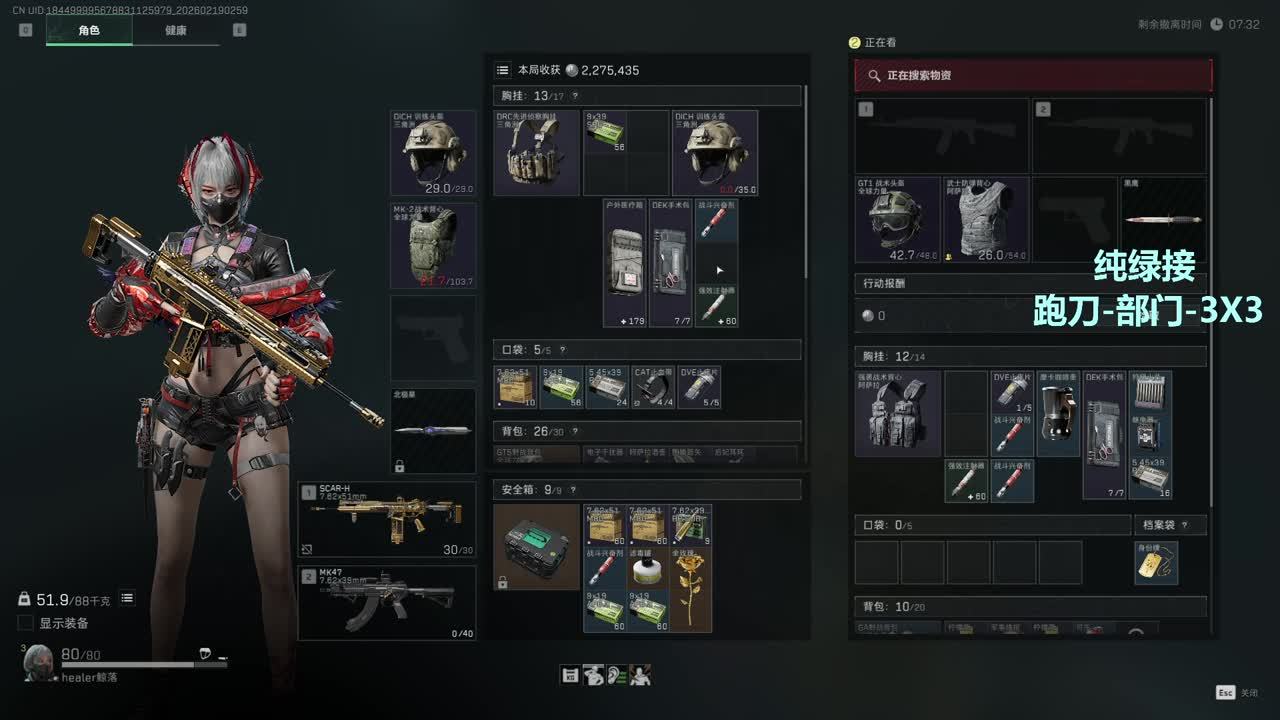Image resolution: width=1280 pixels, height=720 pixels.
Task: Select the golden rose in safe box
Action: (x=691, y=588)
